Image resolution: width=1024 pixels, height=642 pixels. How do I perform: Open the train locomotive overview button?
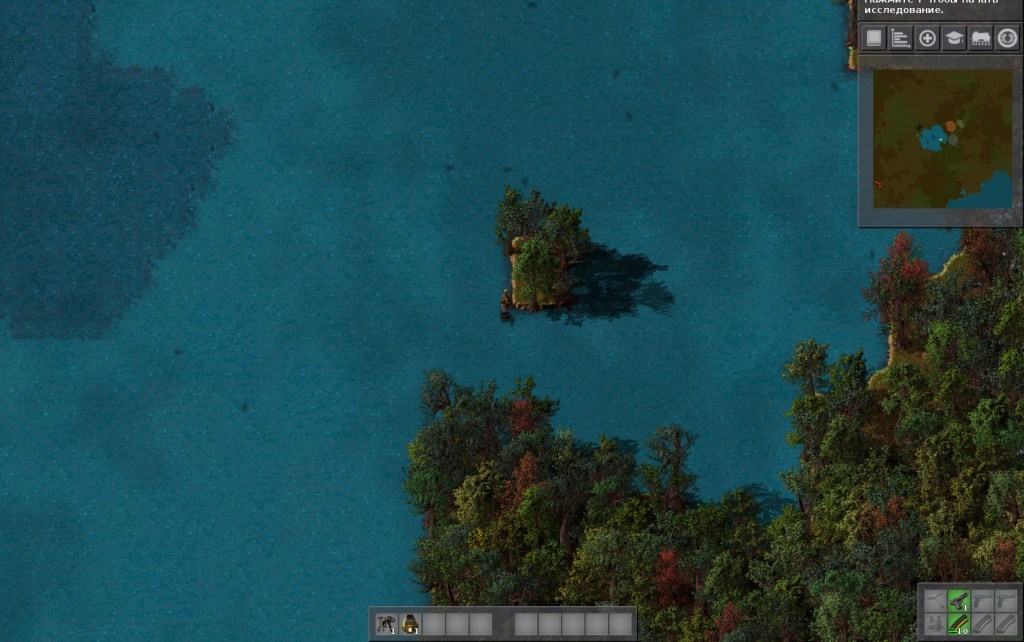click(x=980, y=38)
